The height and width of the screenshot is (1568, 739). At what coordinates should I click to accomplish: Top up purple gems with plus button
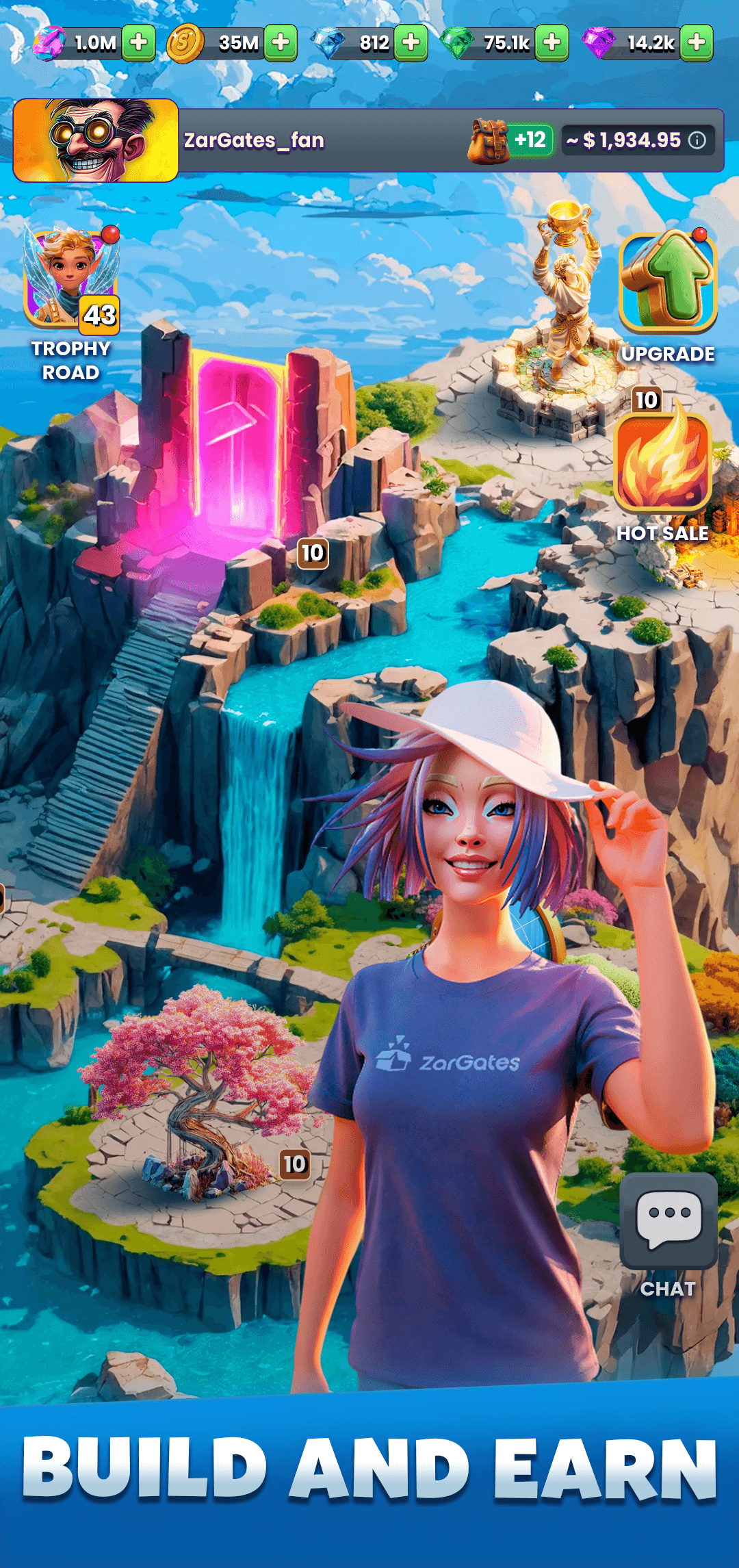(697, 43)
